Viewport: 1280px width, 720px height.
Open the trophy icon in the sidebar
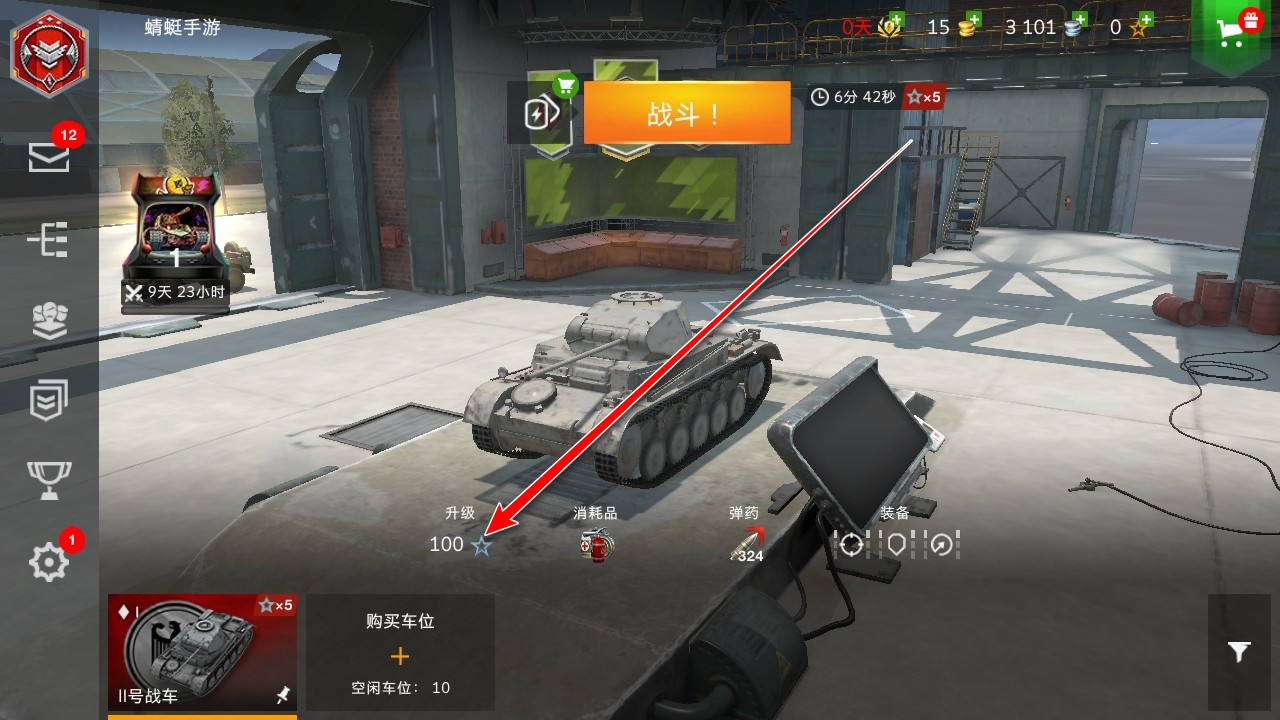click(49, 481)
